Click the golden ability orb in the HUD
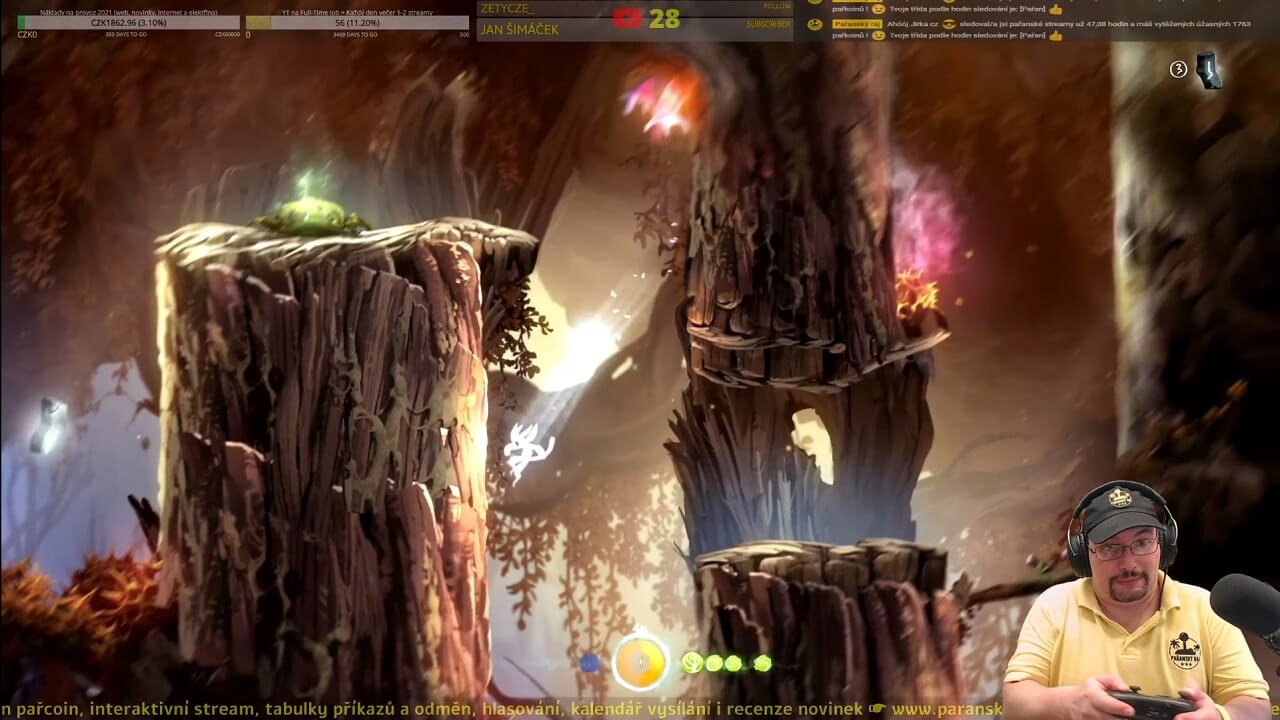 coord(640,662)
